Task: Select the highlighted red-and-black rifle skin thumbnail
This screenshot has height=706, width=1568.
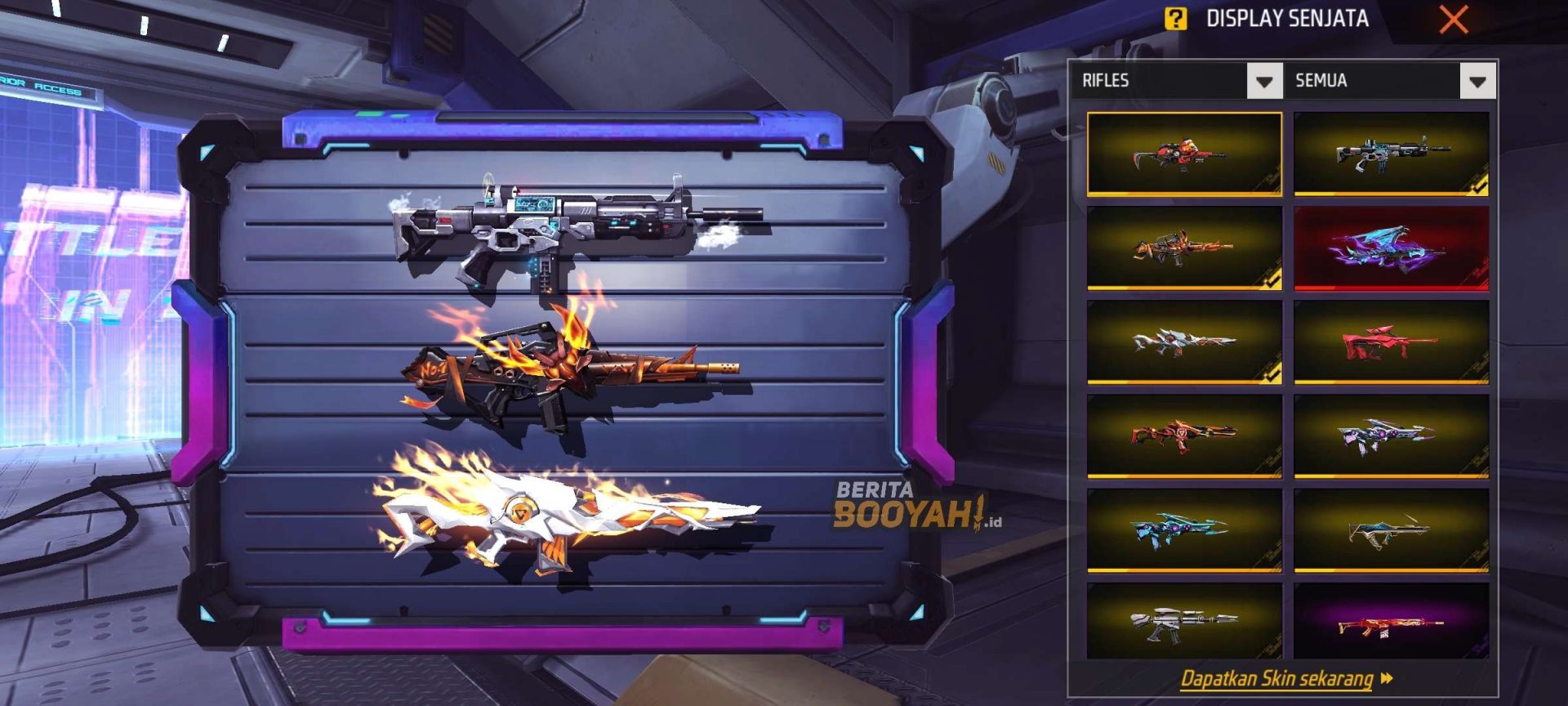Action: tap(1184, 154)
